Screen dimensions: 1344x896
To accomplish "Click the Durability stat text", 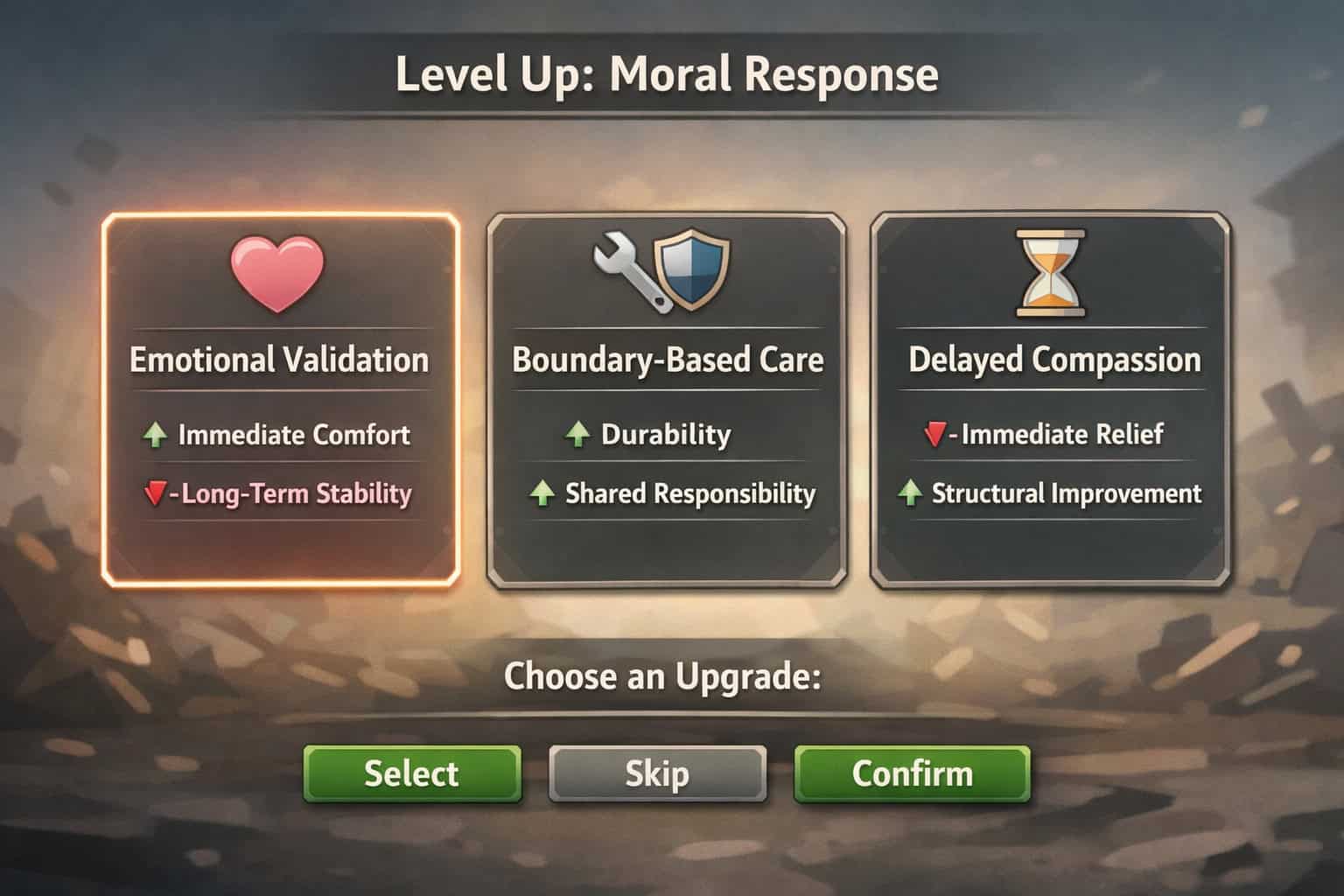I will pyautogui.click(x=665, y=433).
